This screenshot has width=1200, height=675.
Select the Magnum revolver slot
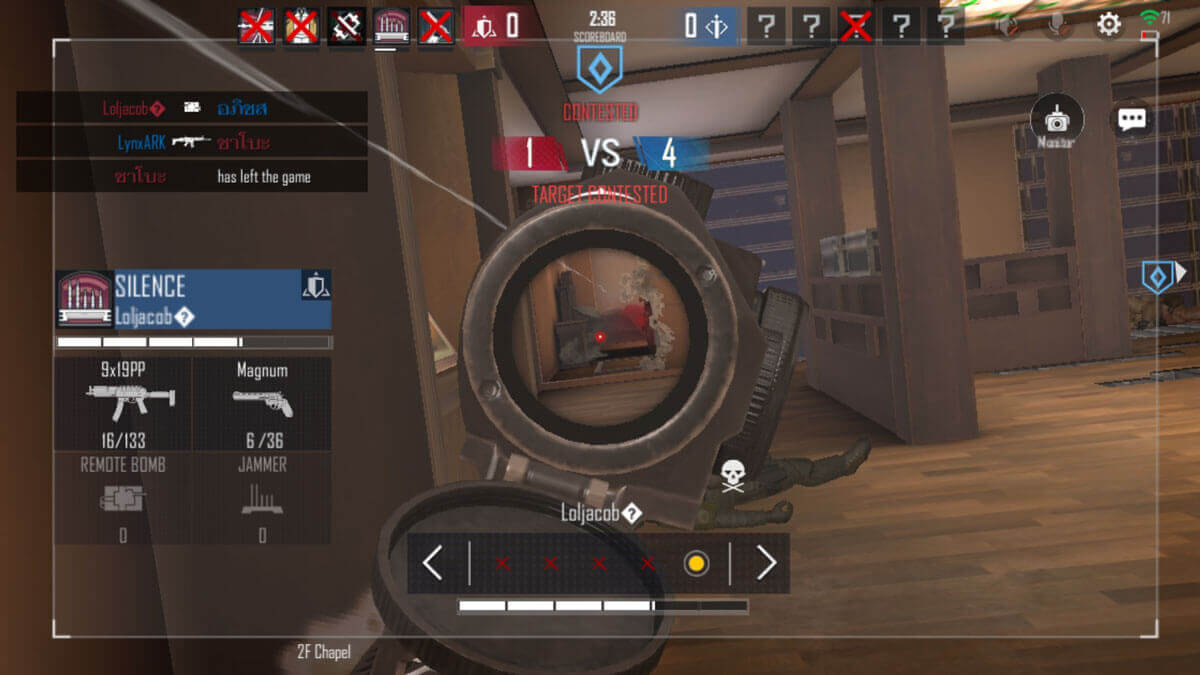(x=262, y=403)
